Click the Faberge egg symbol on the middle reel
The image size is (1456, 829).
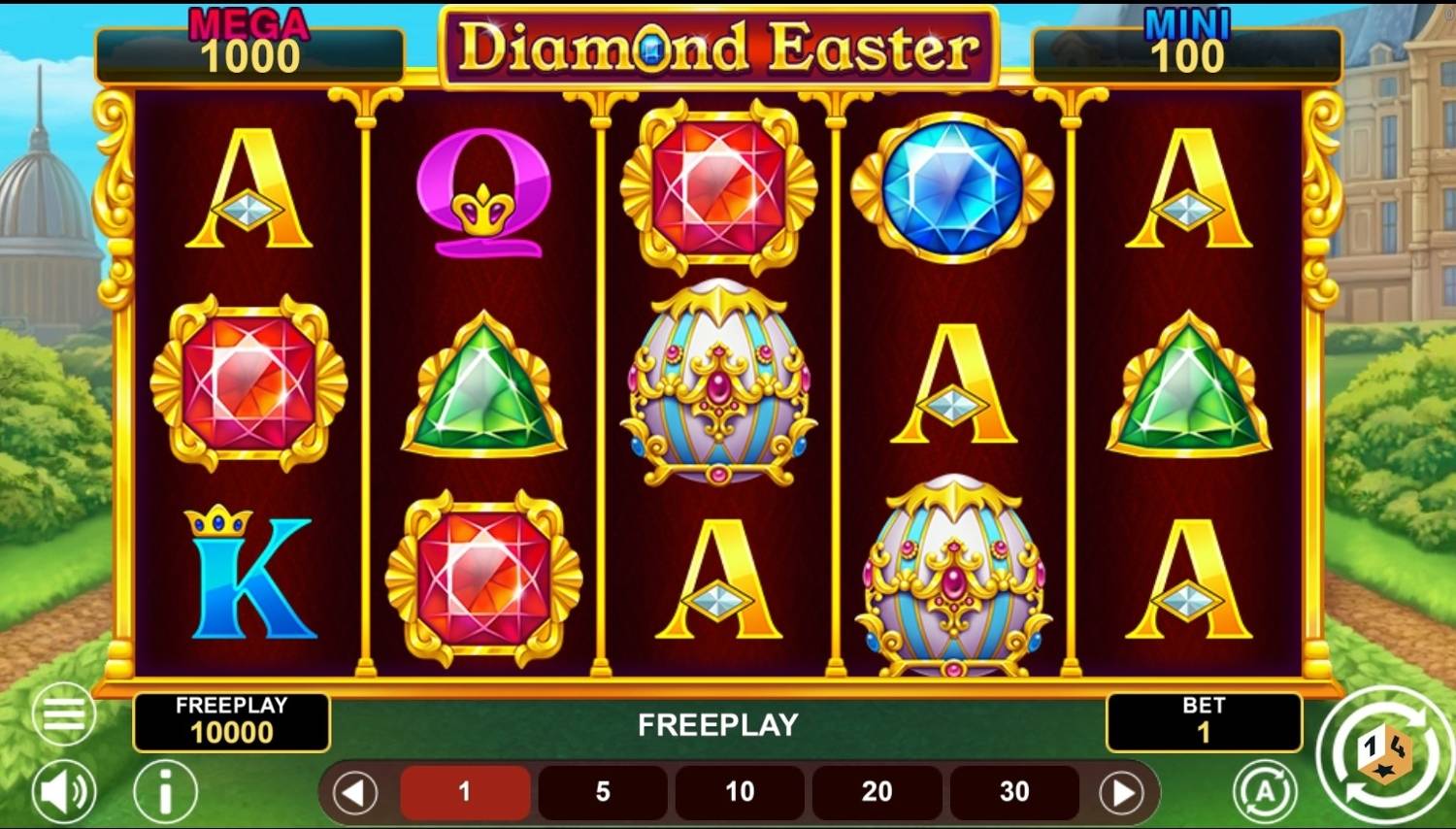[x=718, y=388]
